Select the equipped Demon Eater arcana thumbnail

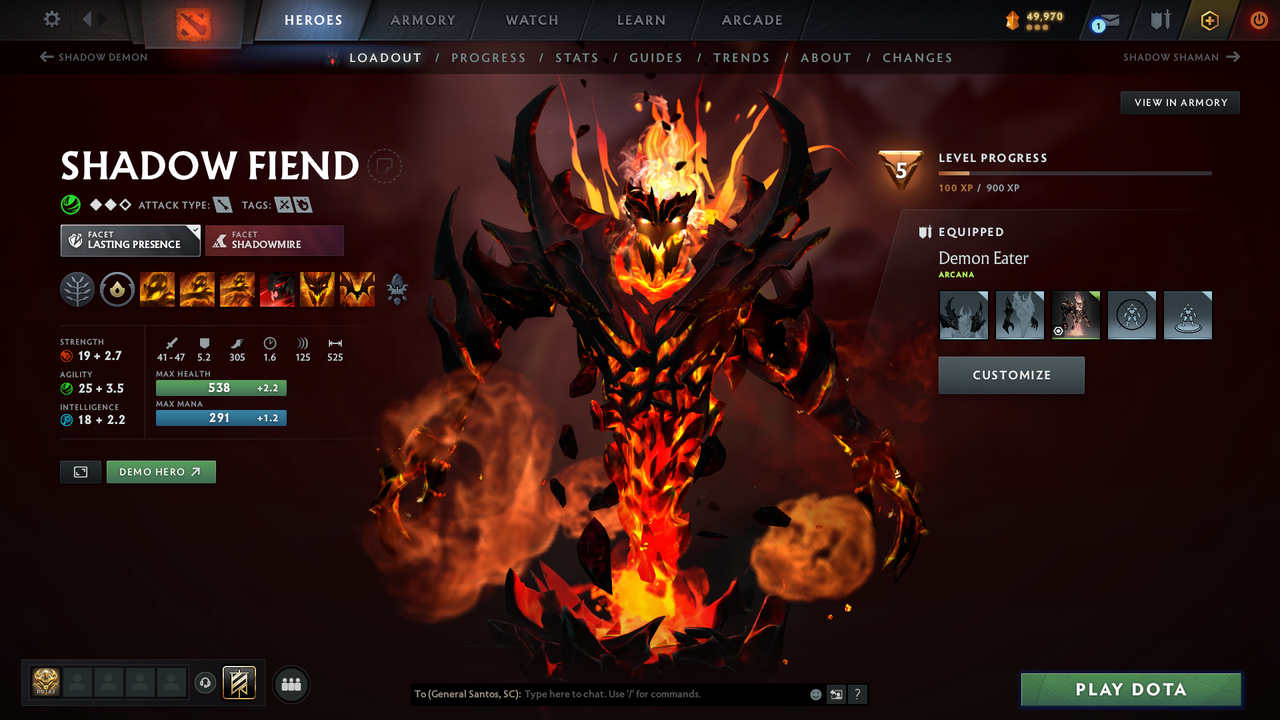[x=1075, y=314]
